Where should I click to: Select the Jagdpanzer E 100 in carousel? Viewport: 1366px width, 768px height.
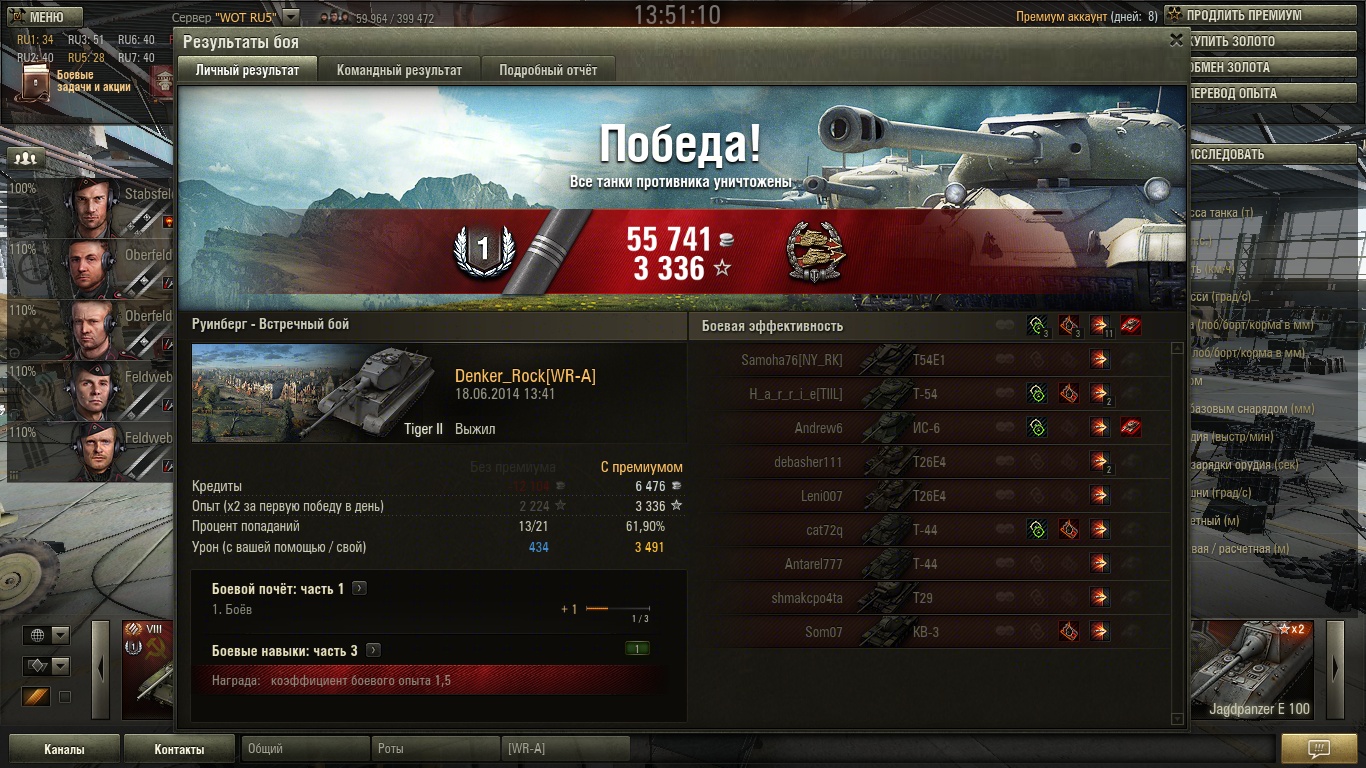(x=1257, y=668)
